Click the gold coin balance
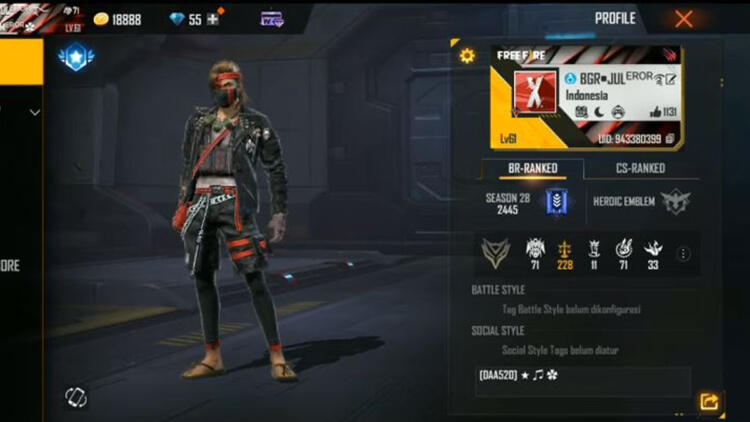This screenshot has height=422, width=750. (118, 19)
